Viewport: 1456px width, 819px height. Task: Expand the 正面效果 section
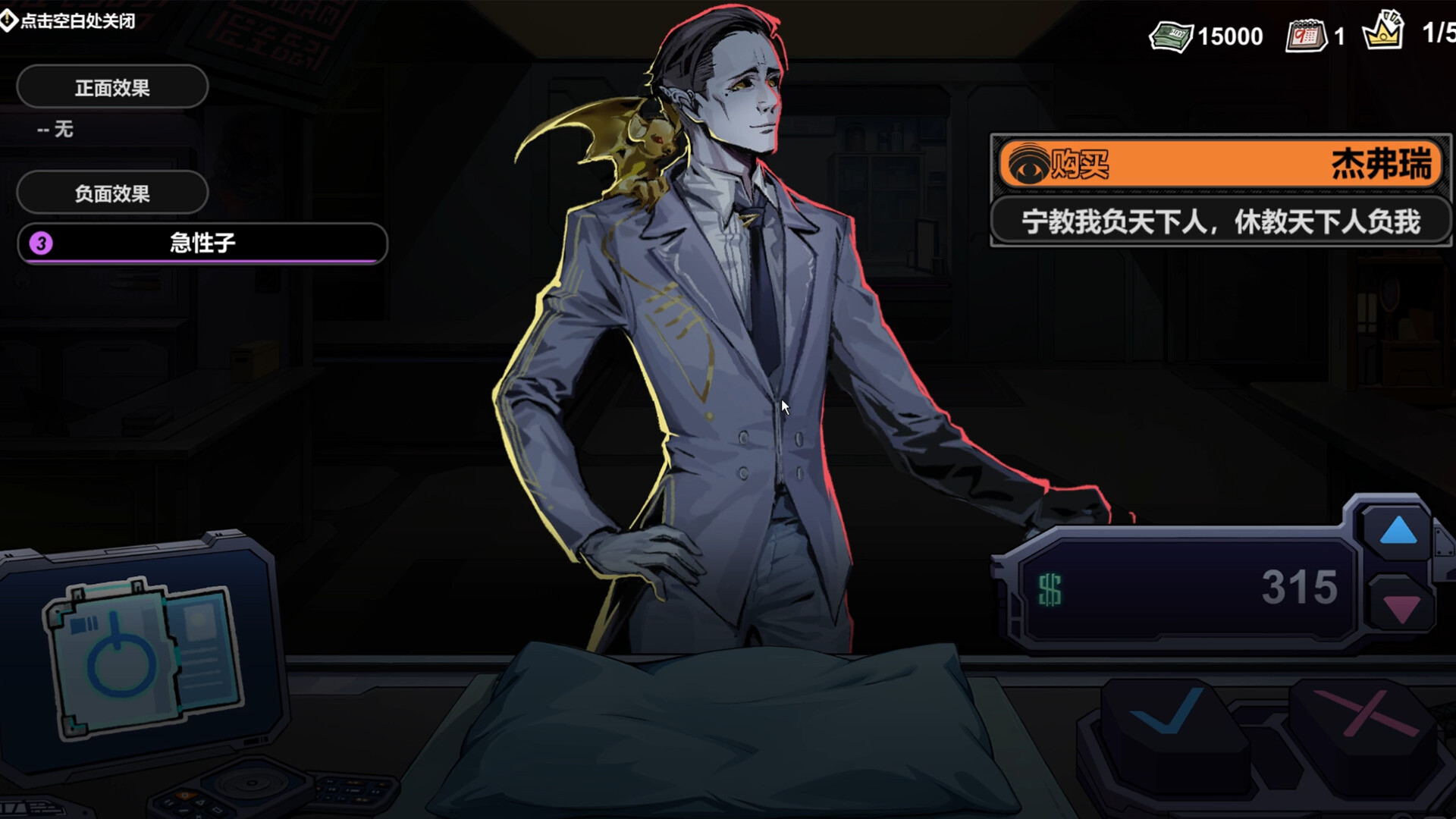coord(111,87)
